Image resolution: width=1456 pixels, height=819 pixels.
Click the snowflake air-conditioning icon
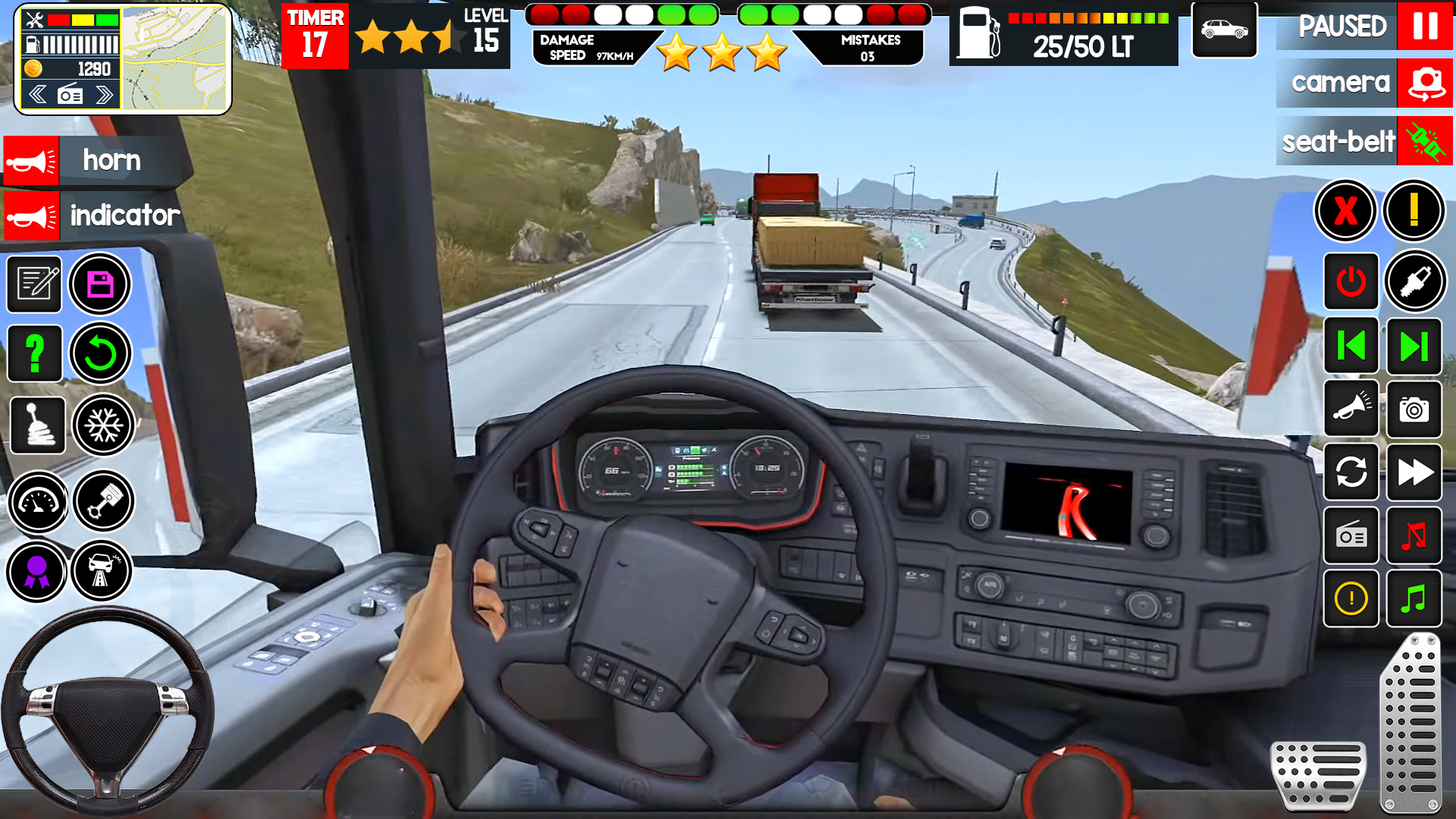(x=104, y=425)
